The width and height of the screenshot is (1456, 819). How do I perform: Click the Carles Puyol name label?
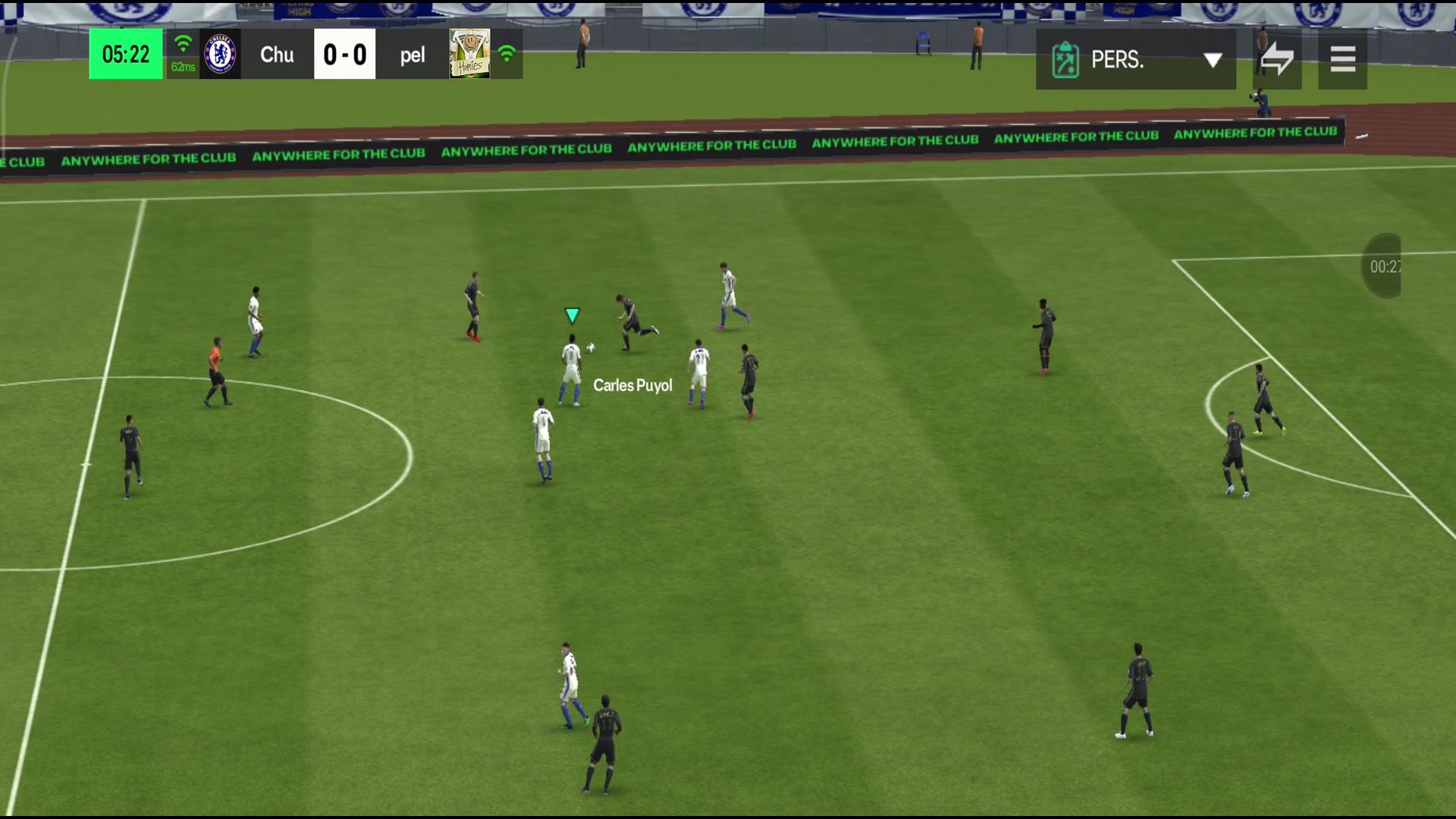coord(633,385)
